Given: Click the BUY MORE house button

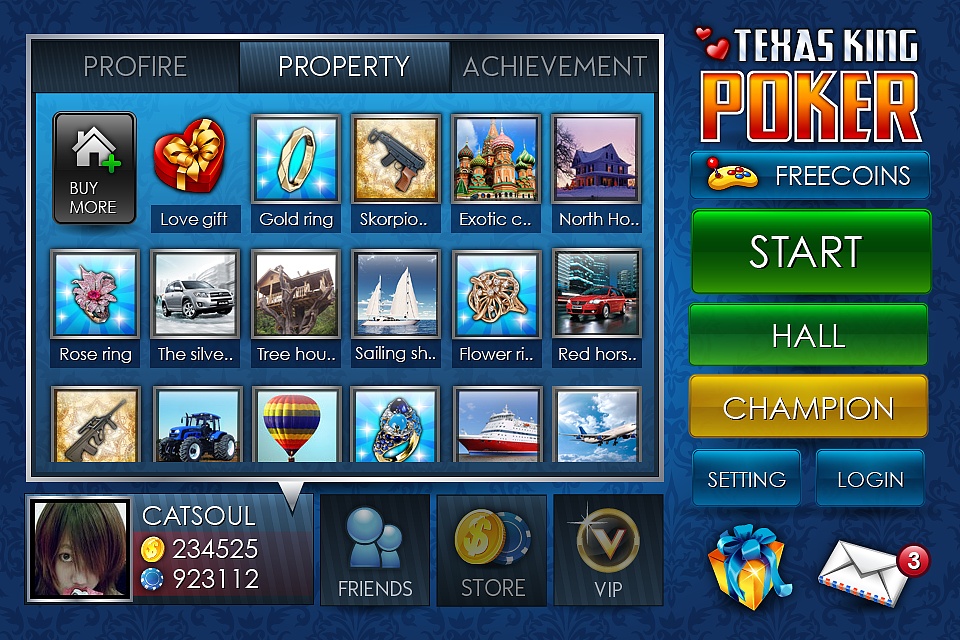Looking at the screenshot, I should pyautogui.click(x=94, y=167).
